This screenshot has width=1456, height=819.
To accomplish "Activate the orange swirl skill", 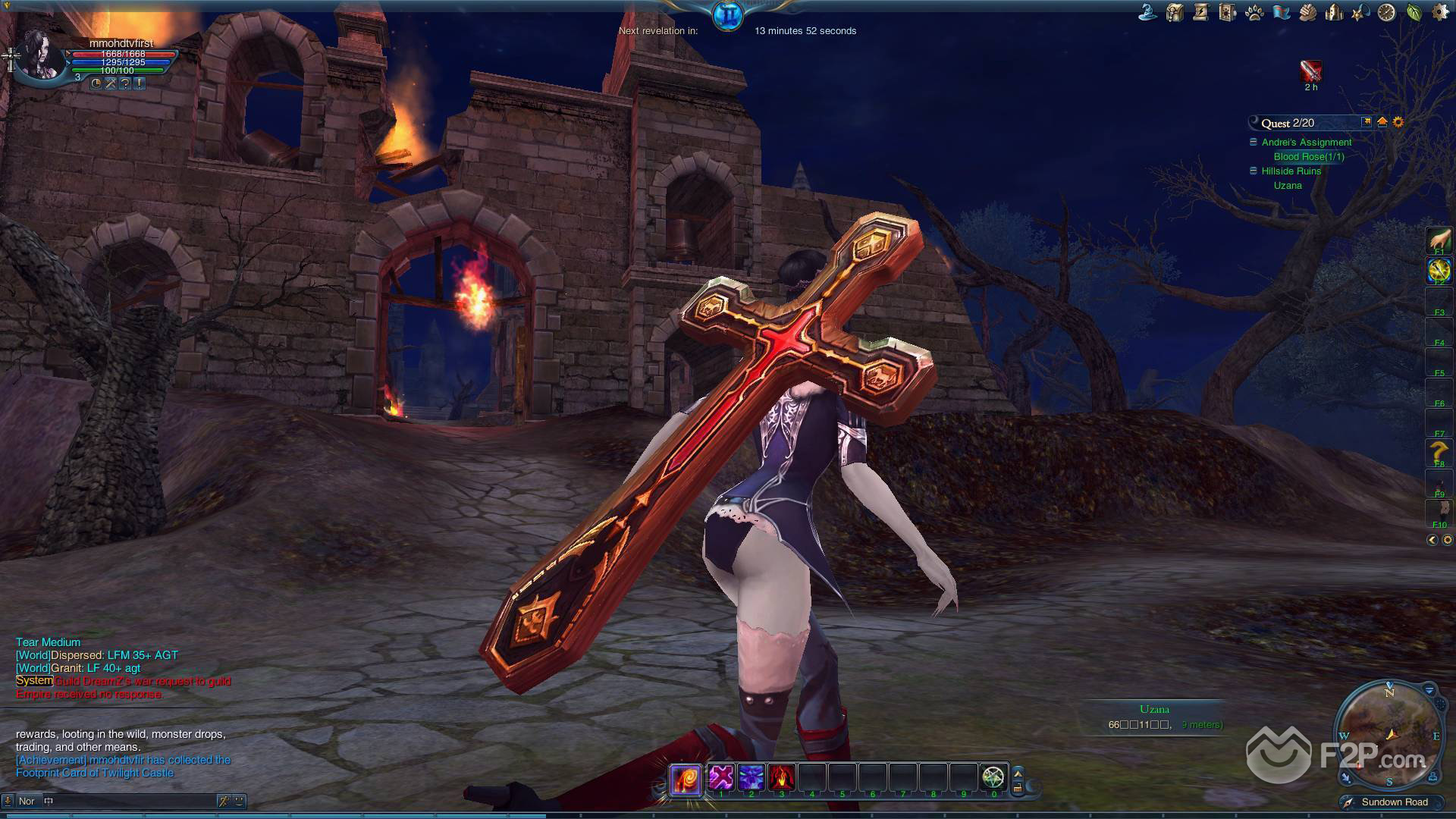I will pyautogui.click(x=686, y=778).
